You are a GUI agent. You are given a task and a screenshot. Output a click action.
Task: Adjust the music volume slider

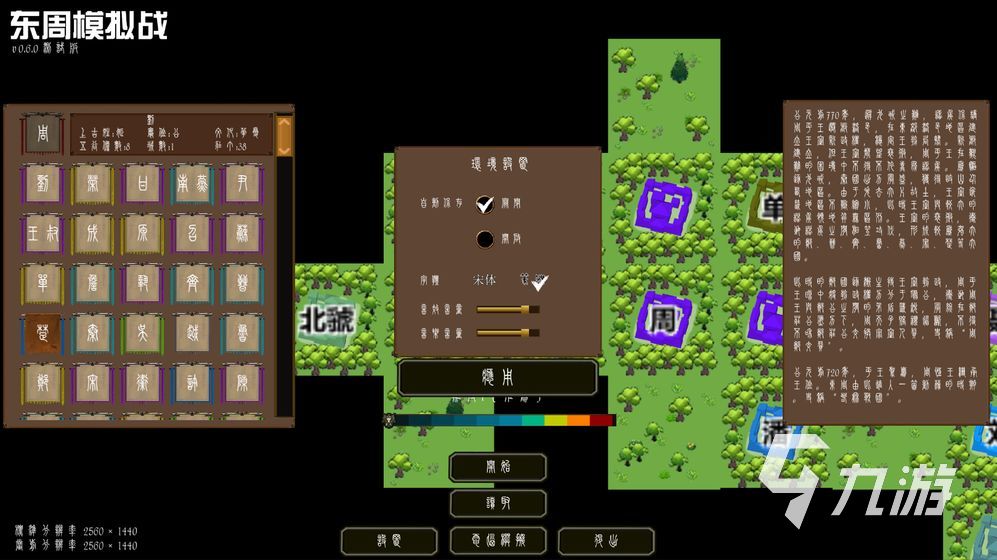point(507,332)
